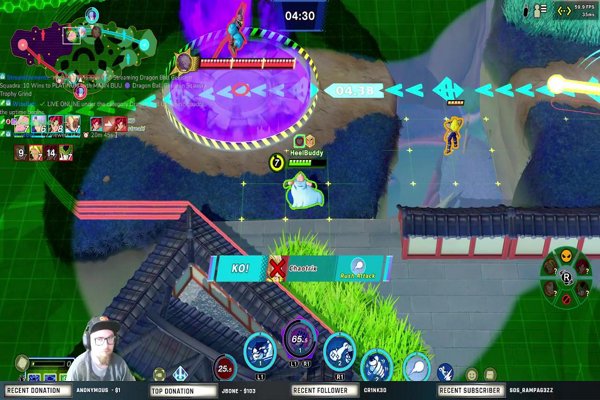
Task: Use the red 25-second cooldown ability
Action: [x=226, y=368]
